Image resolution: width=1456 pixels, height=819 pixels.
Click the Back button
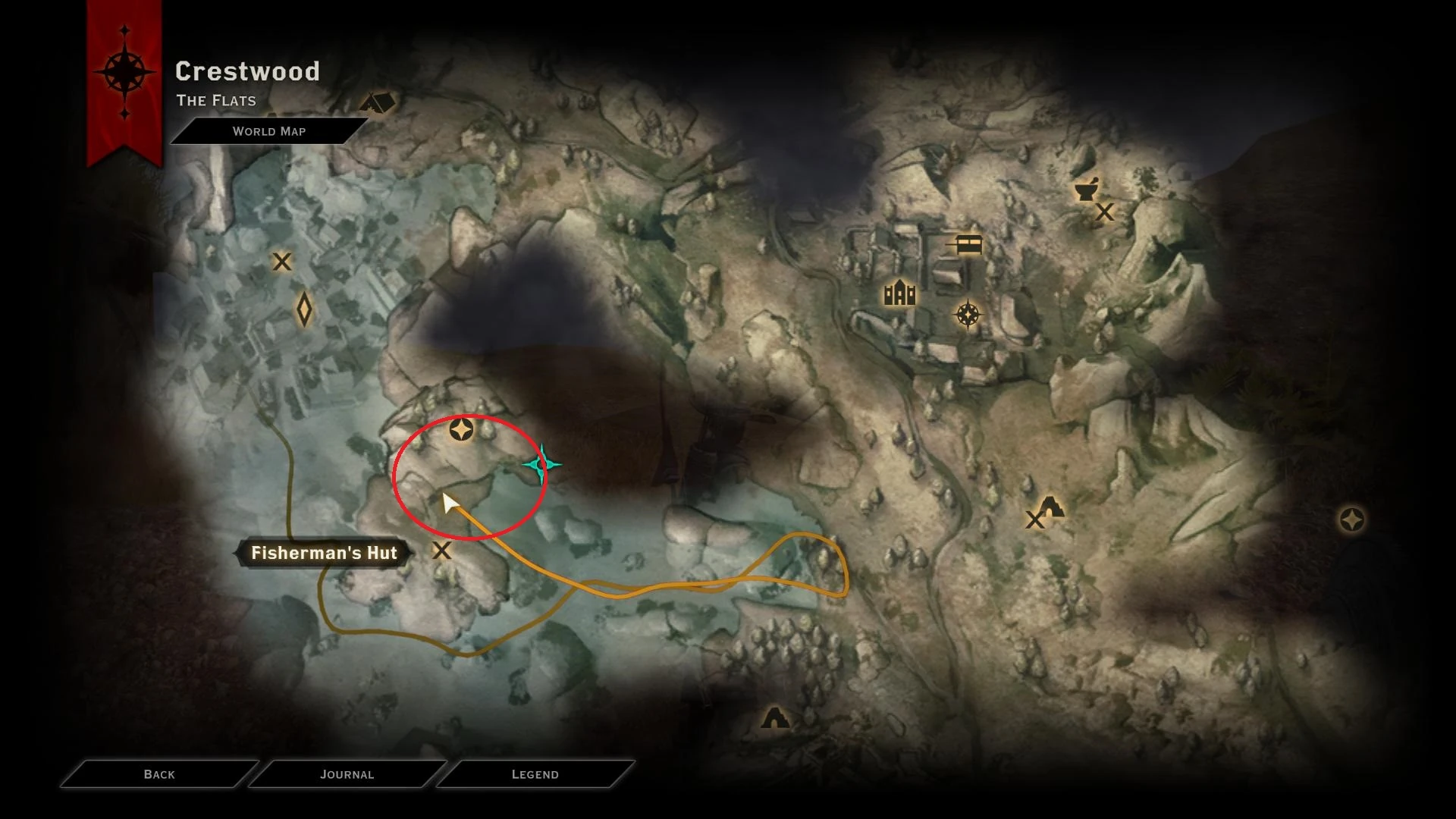pos(158,774)
